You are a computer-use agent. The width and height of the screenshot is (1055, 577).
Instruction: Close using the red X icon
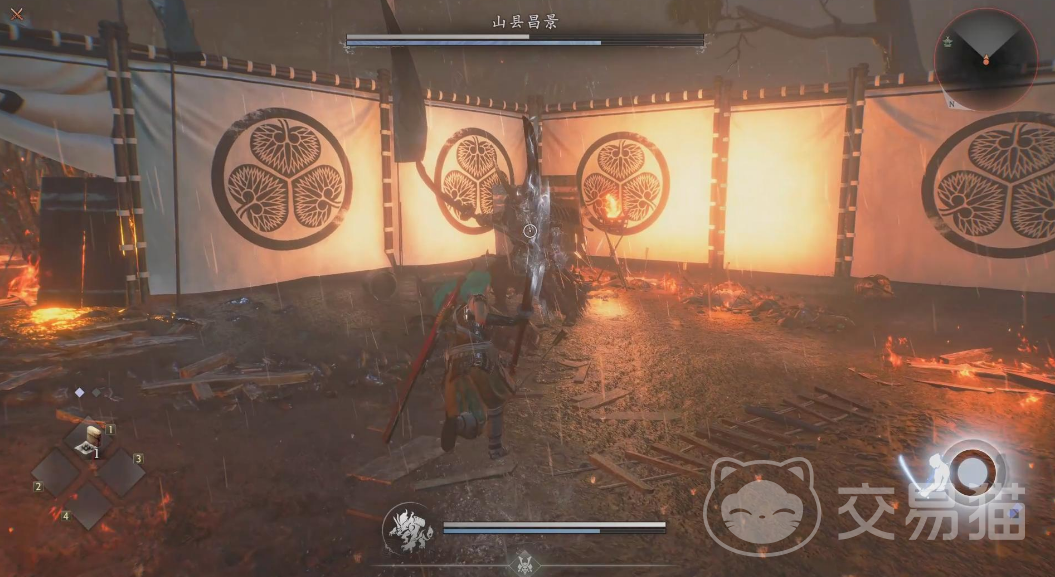tap(17, 14)
